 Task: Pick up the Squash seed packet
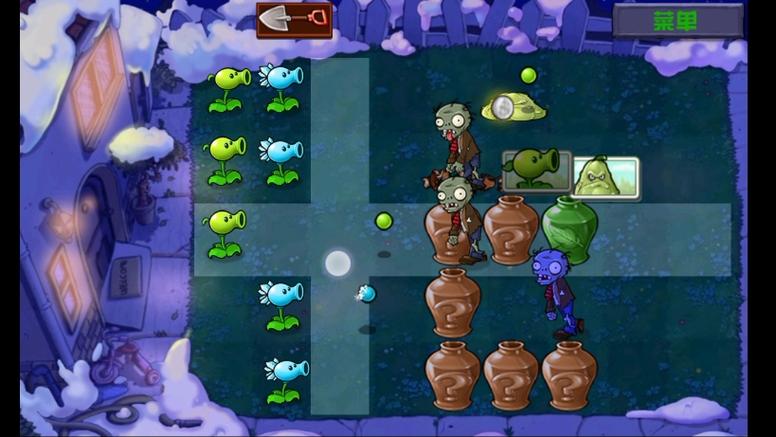[x=604, y=176]
